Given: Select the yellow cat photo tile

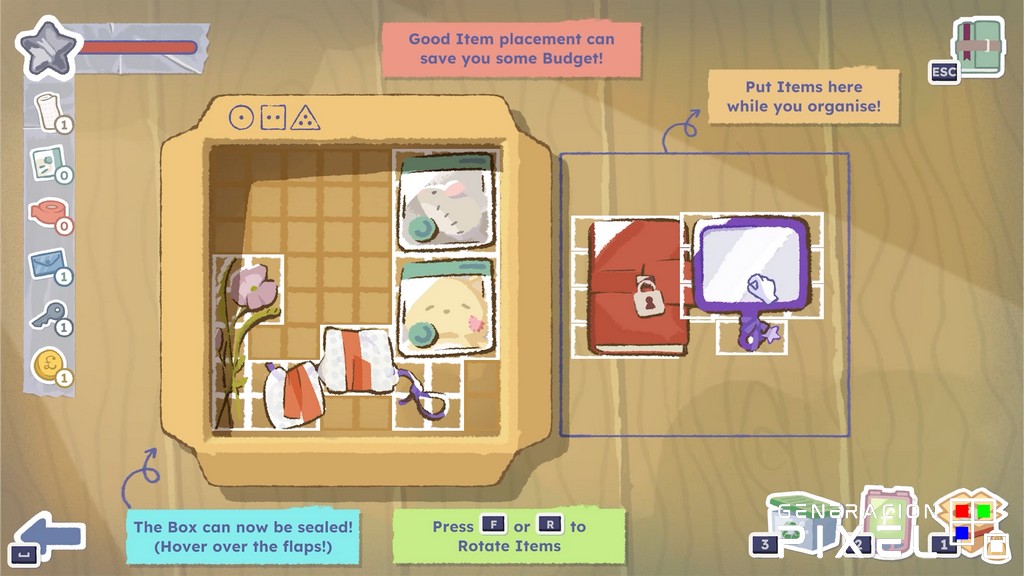Looking at the screenshot, I should pos(446,308).
